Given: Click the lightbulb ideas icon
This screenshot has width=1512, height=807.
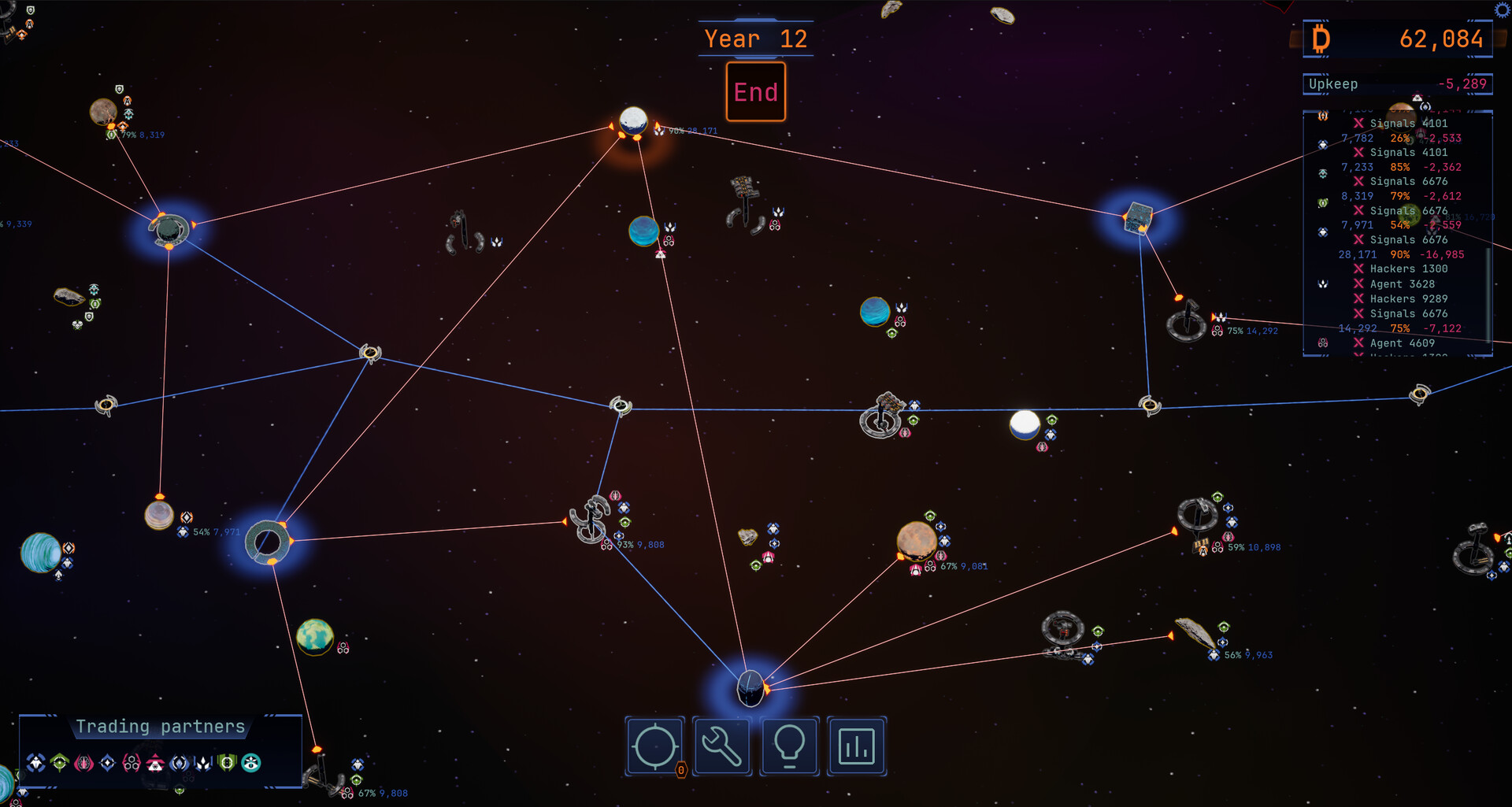Looking at the screenshot, I should tap(789, 746).
